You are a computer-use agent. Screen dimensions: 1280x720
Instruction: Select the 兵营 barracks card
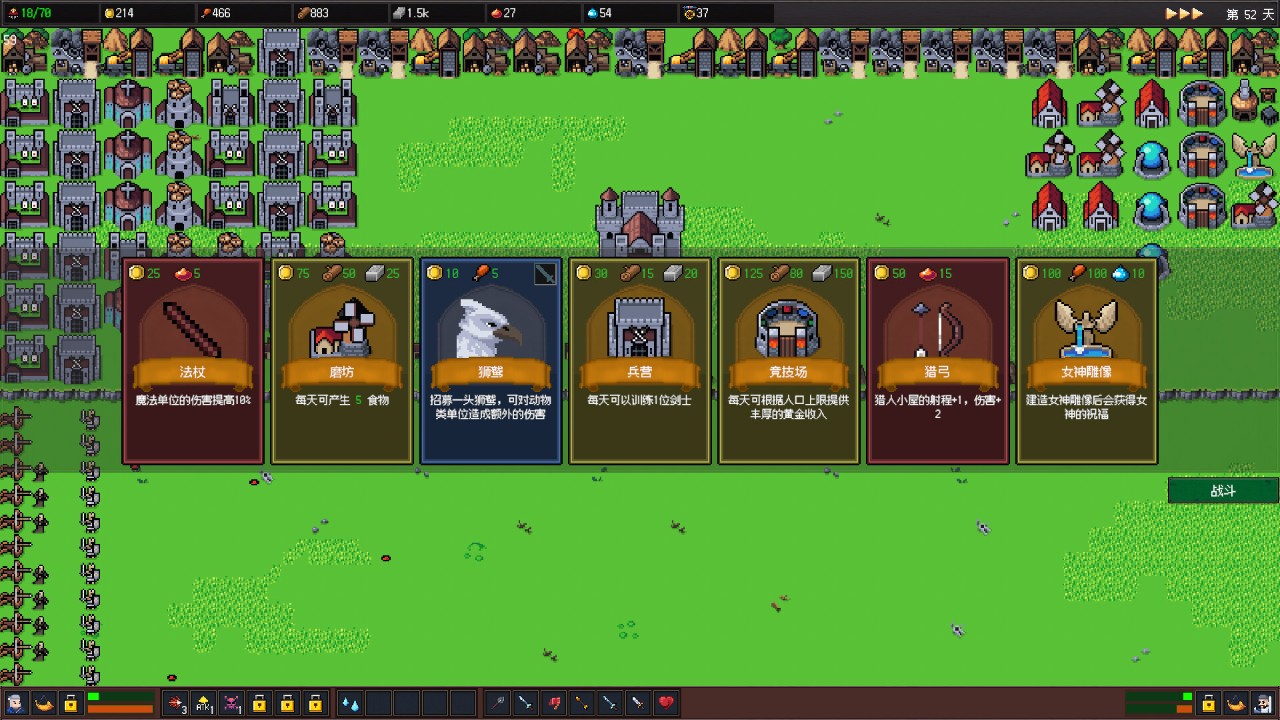click(640, 361)
